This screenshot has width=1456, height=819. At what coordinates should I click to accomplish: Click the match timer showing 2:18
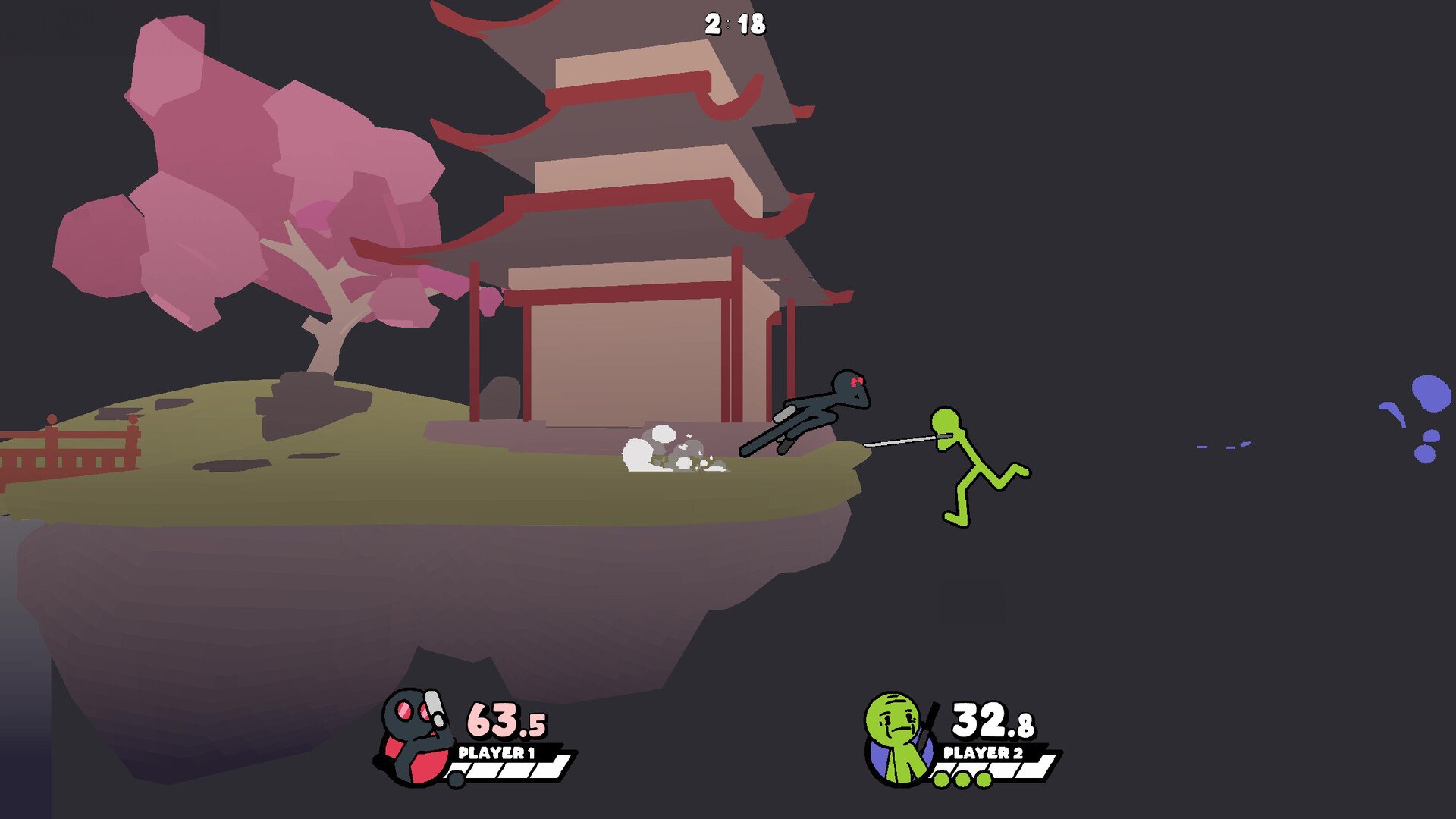coord(734,23)
